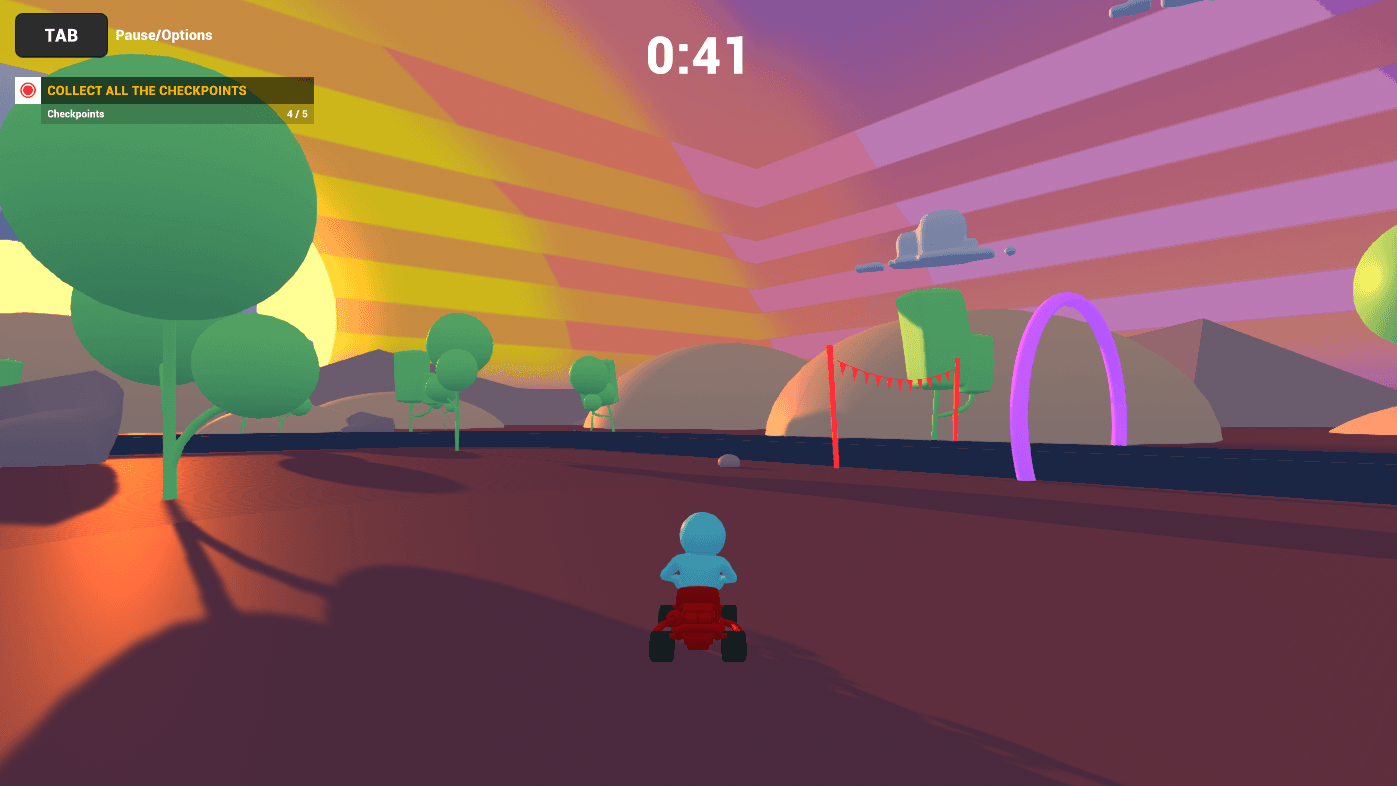Select the Collect All The Checkpoints objective
The height and width of the screenshot is (786, 1397).
(x=147, y=91)
